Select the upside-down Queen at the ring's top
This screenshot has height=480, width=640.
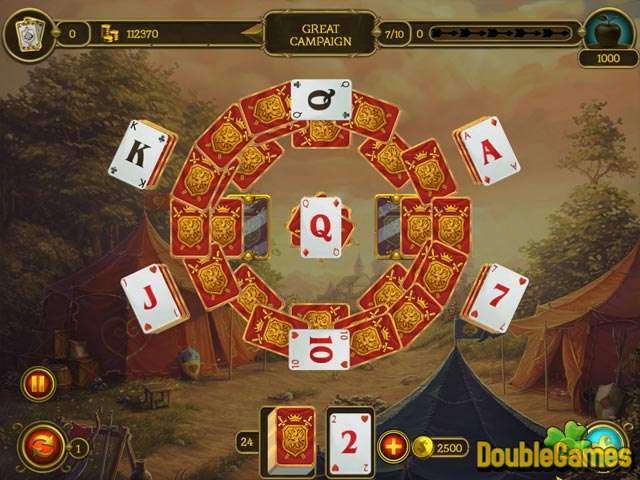(319, 100)
